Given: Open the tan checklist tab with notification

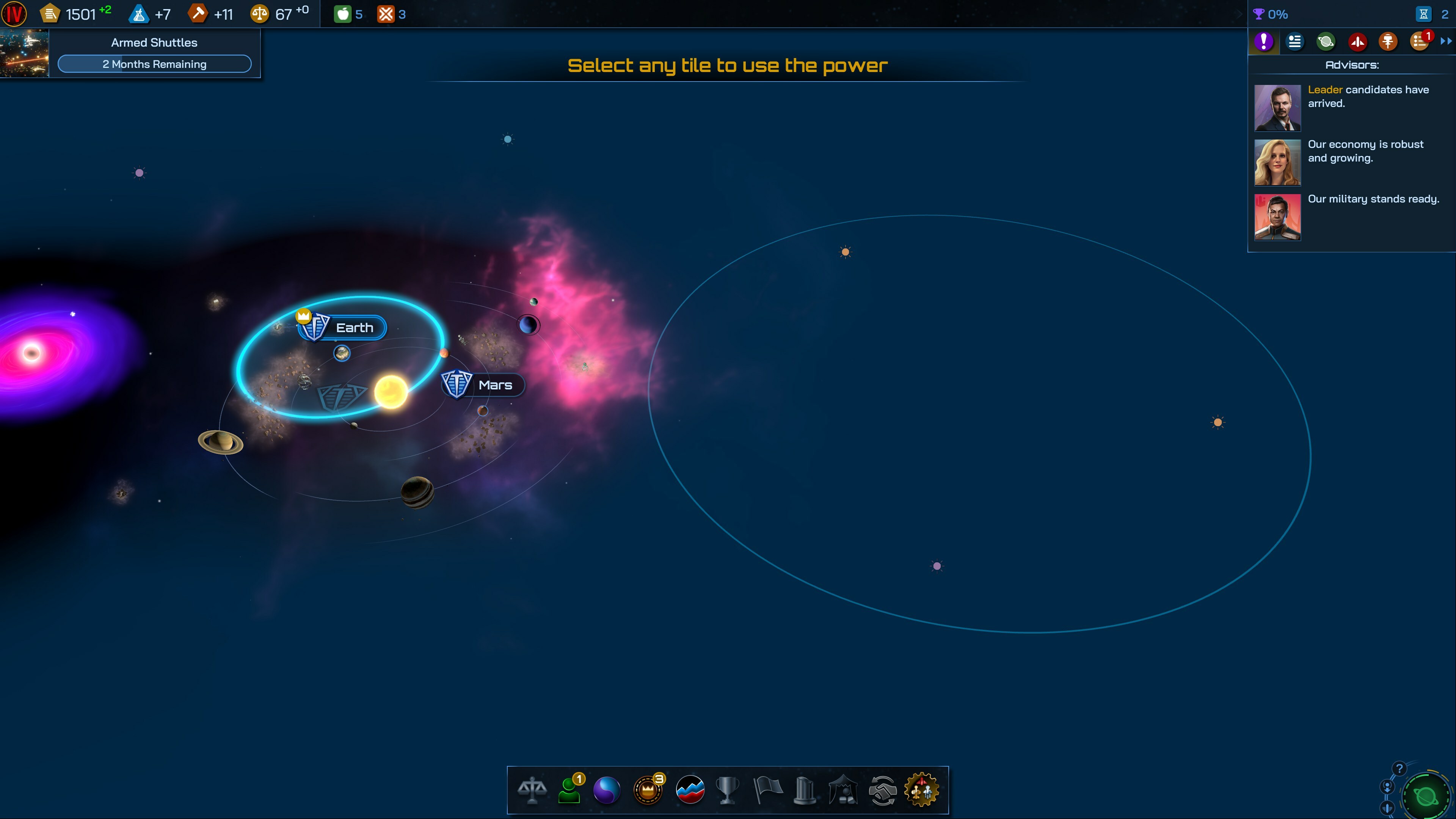Looking at the screenshot, I should [x=1419, y=41].
